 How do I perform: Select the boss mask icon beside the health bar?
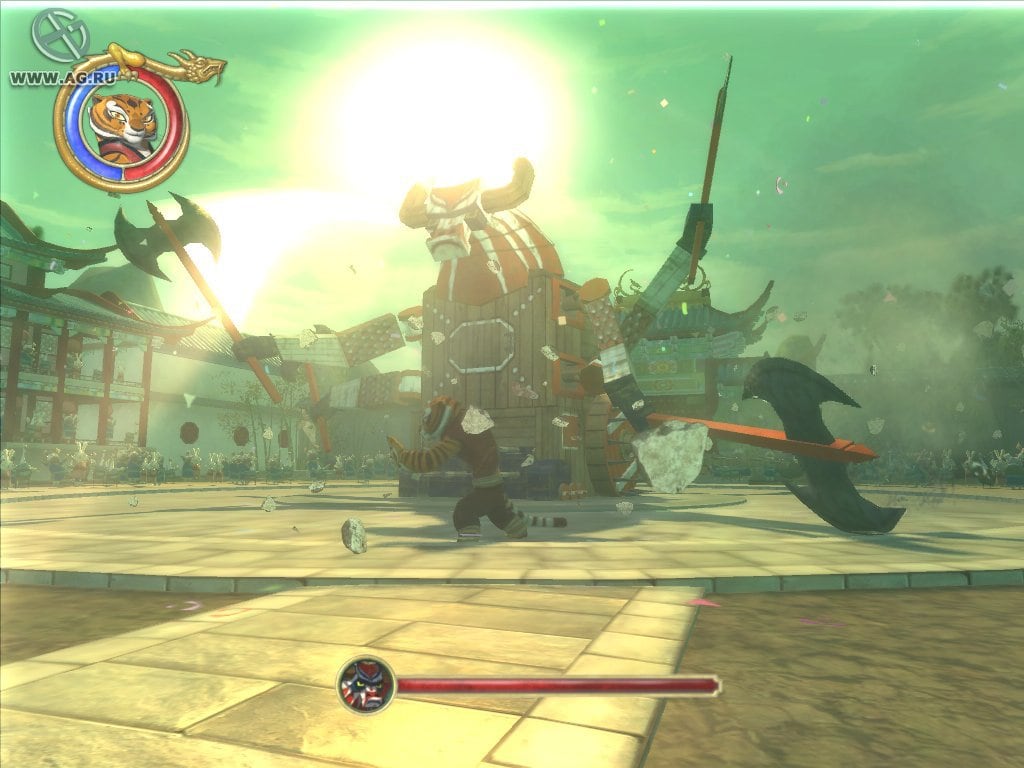click(365, 685)
